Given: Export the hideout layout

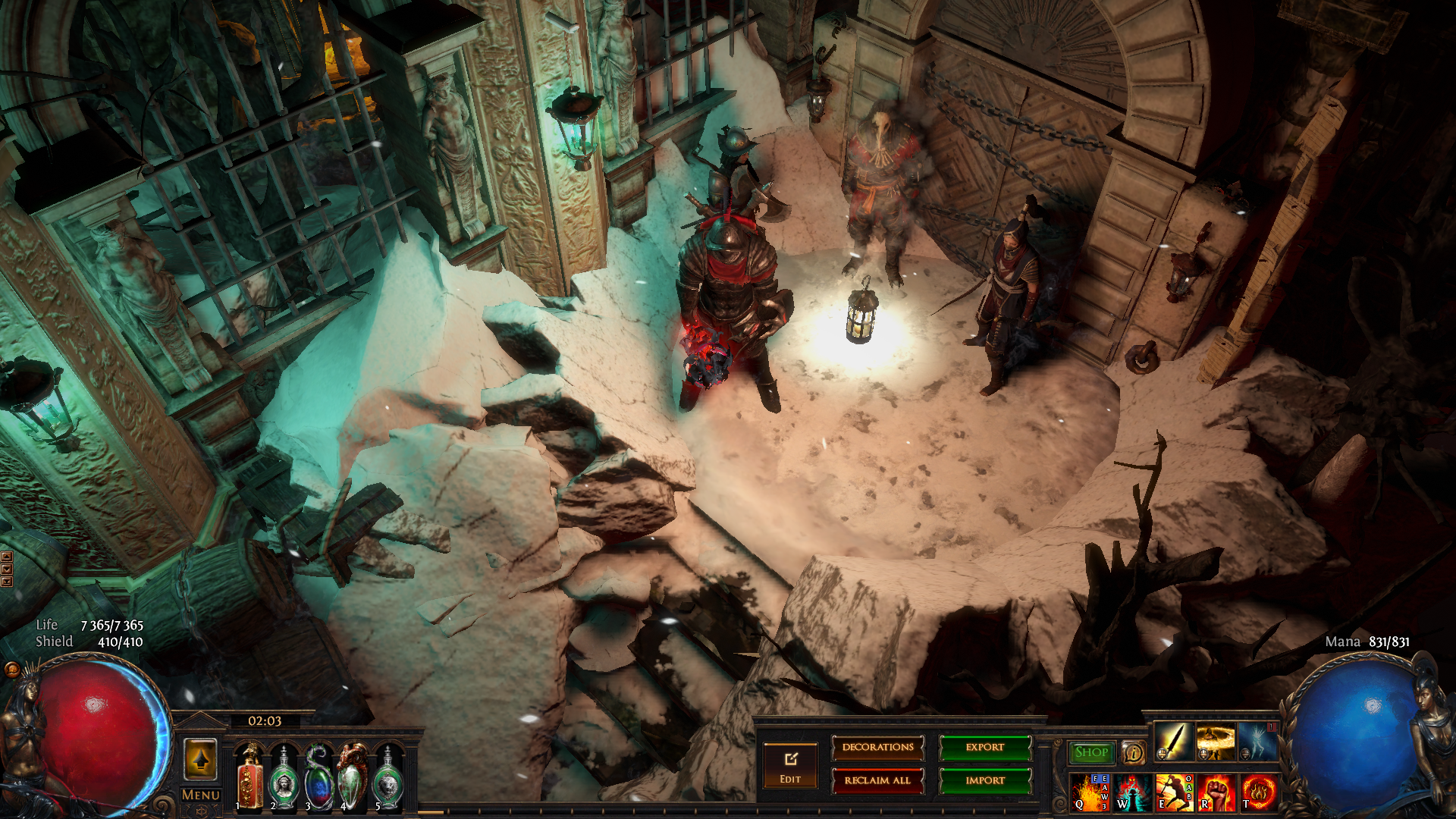Looking at the screenshot, I should pos(985,748).
